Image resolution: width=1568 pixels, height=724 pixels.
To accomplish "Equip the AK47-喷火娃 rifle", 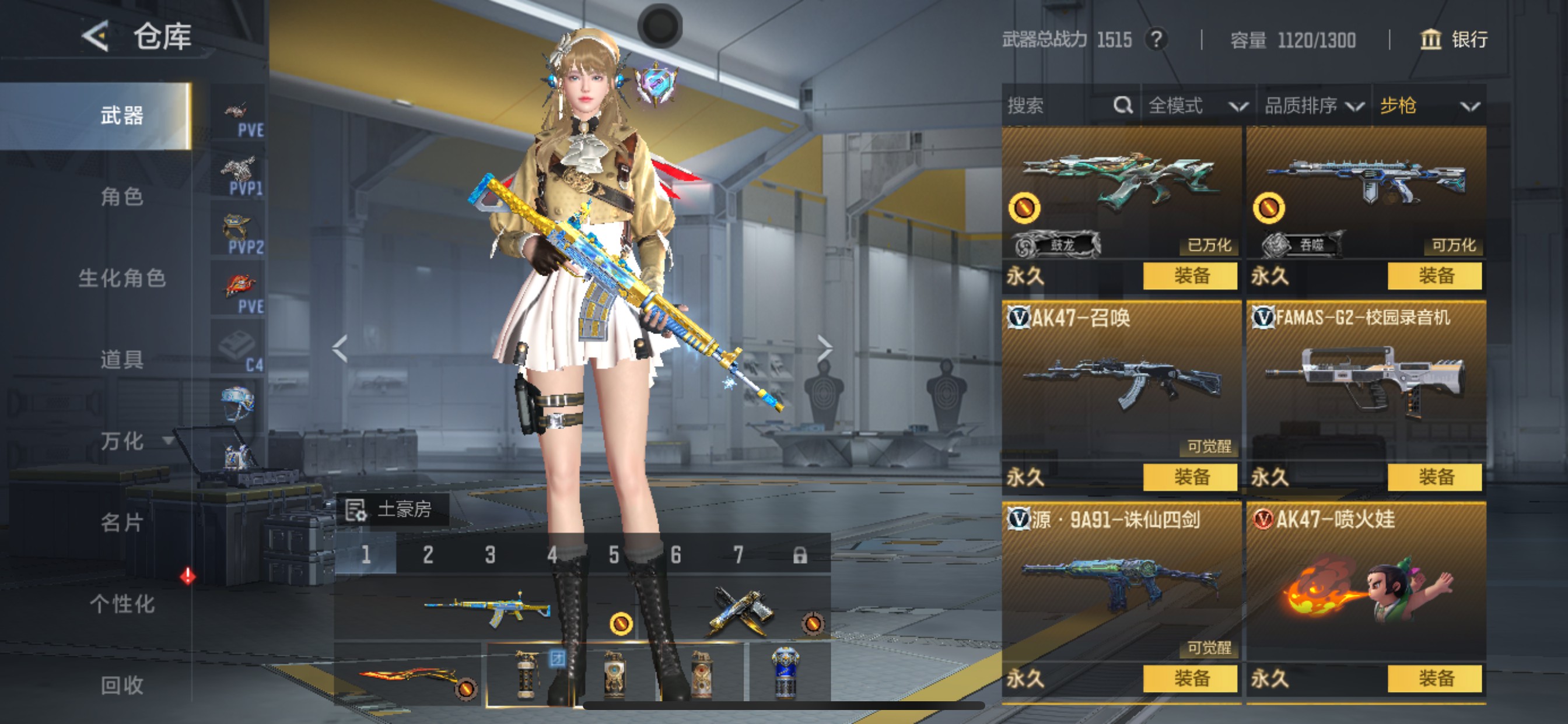I will 1434,679.
